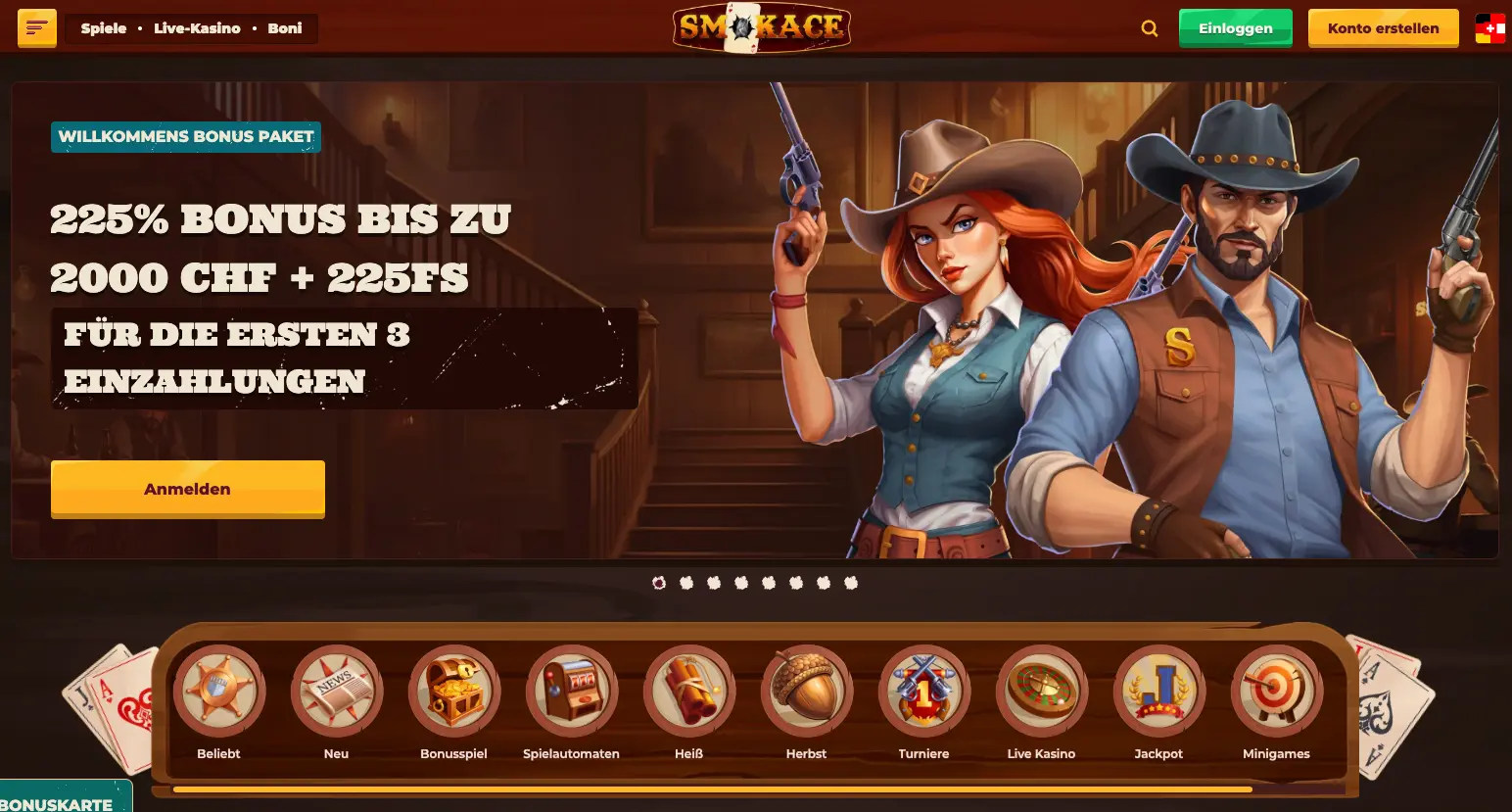Go to the Spiele section

coord(104,28)
